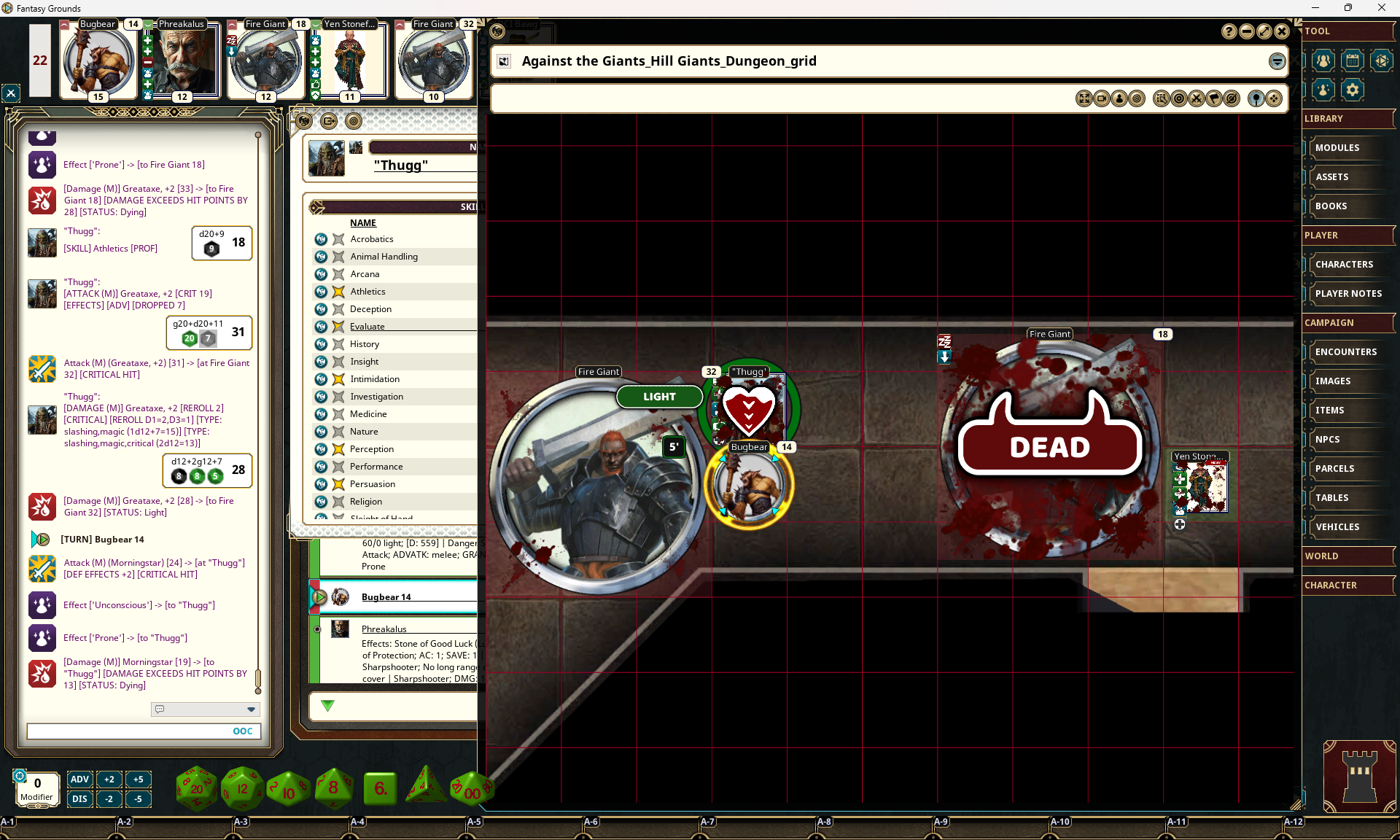1400x840 pixels.
Task: Open the Calendar tool in the right sidebar
Action: tap(1353, 61)
